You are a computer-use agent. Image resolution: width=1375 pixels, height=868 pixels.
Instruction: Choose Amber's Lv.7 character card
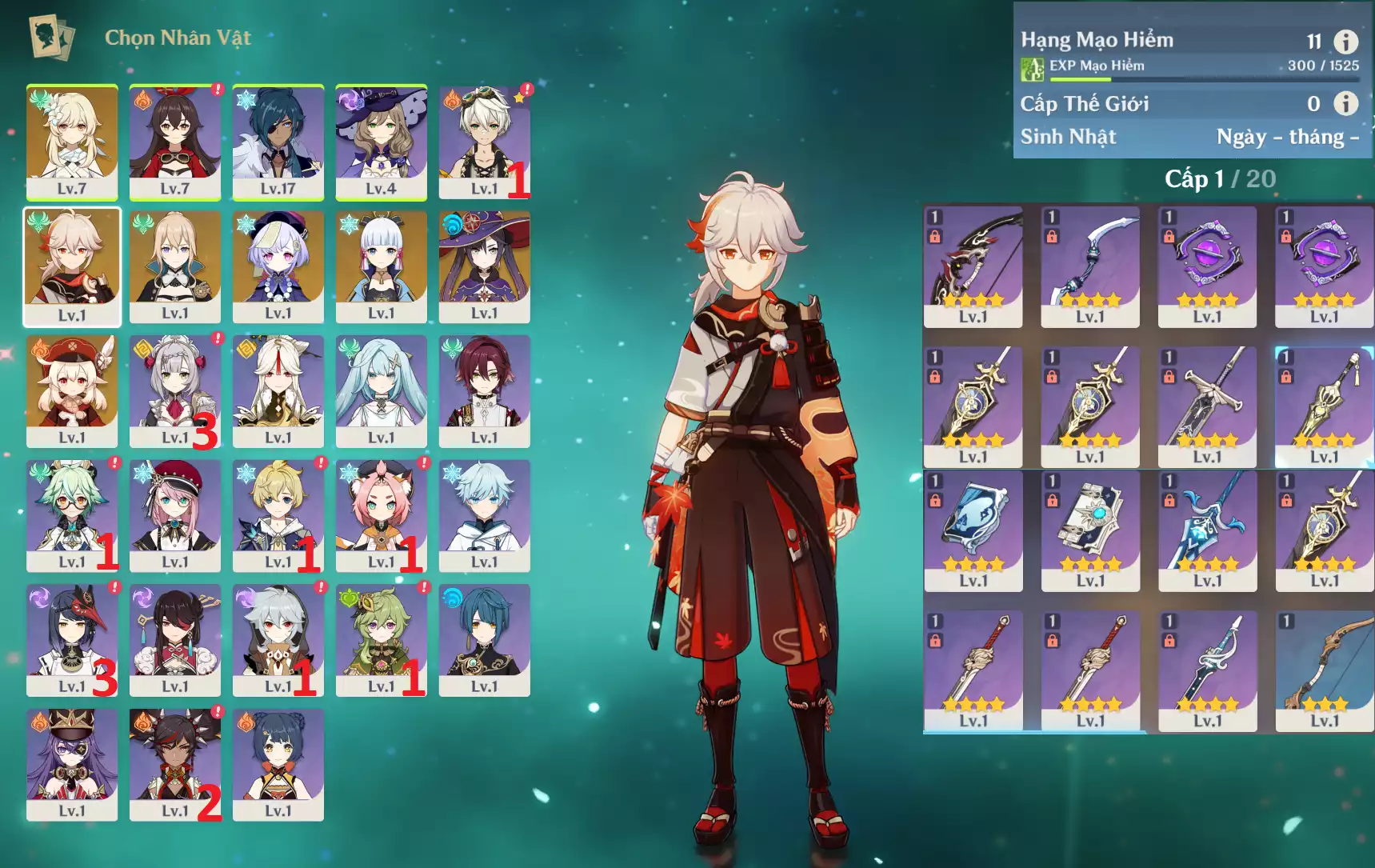coord(174,142)
